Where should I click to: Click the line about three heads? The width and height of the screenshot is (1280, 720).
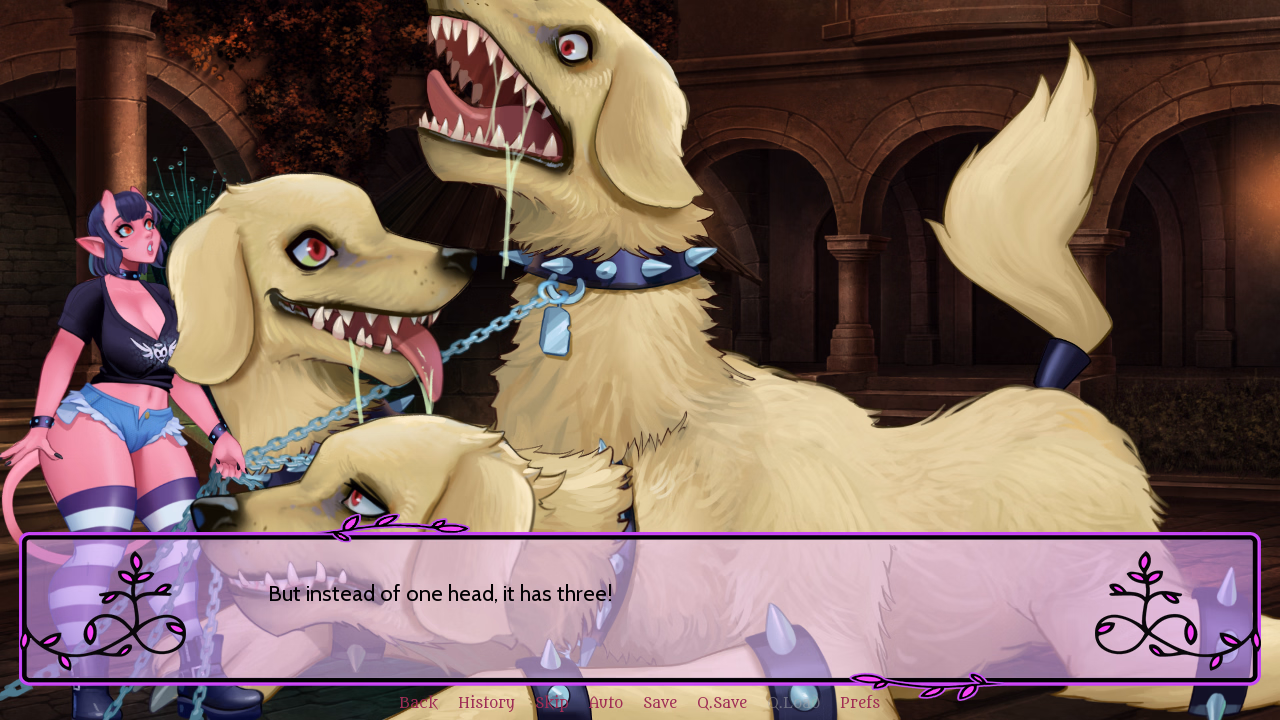440,593
